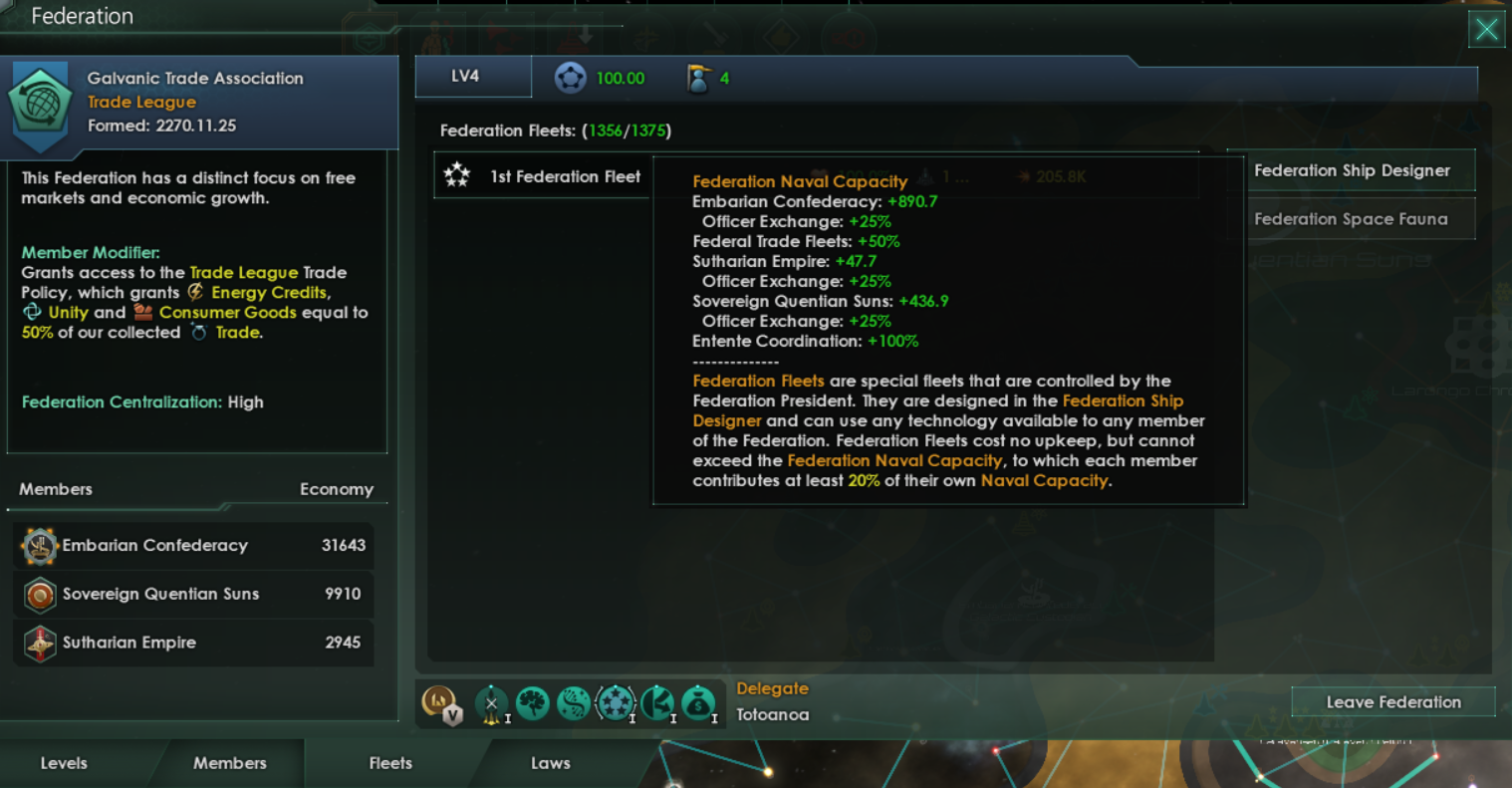Click the five-star federation fleets perk icon
The width and height of the screenshot is (1512, 788).
pyautogui.click(x=617, y=702)
